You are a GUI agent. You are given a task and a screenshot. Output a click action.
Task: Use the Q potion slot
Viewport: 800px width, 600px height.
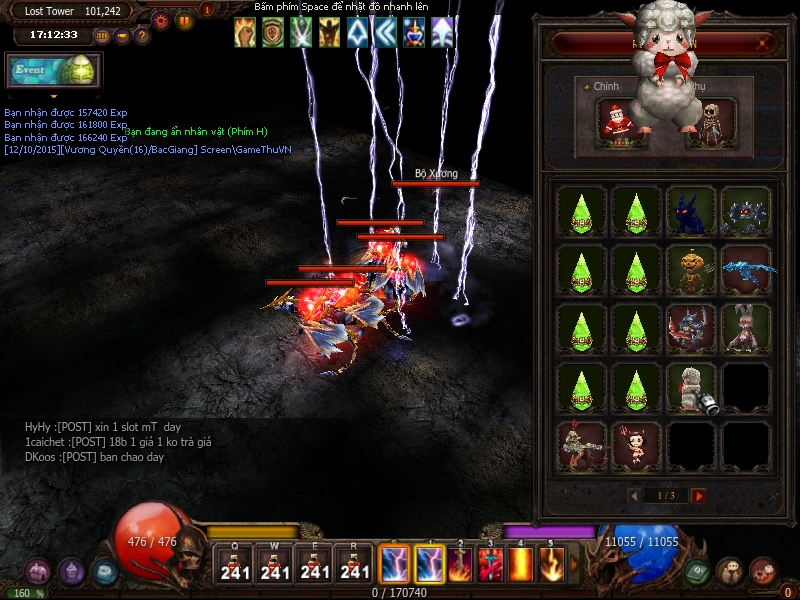click(234, 565)
